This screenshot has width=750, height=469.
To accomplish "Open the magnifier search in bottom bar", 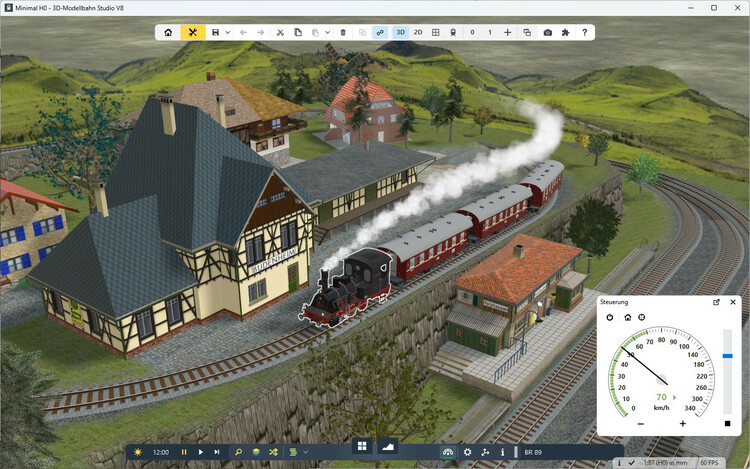I will tap(238, 453).
